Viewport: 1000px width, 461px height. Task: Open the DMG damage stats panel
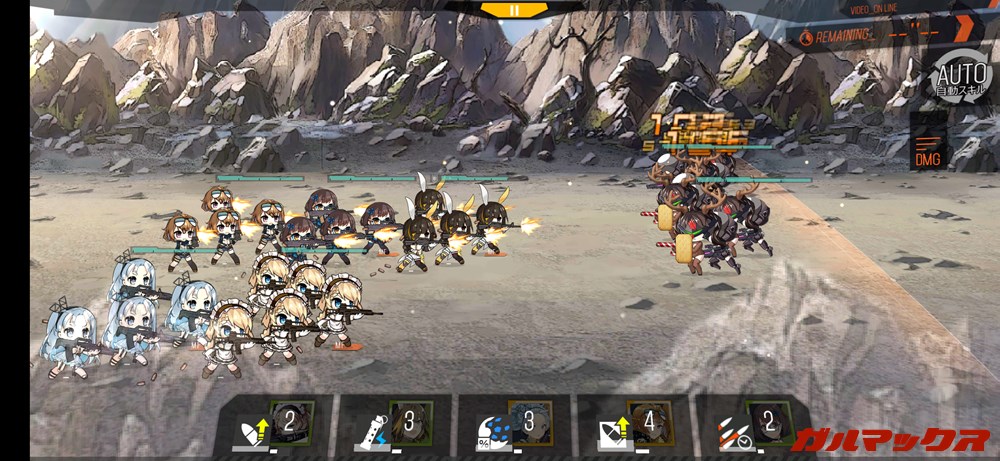click(927, 150)
